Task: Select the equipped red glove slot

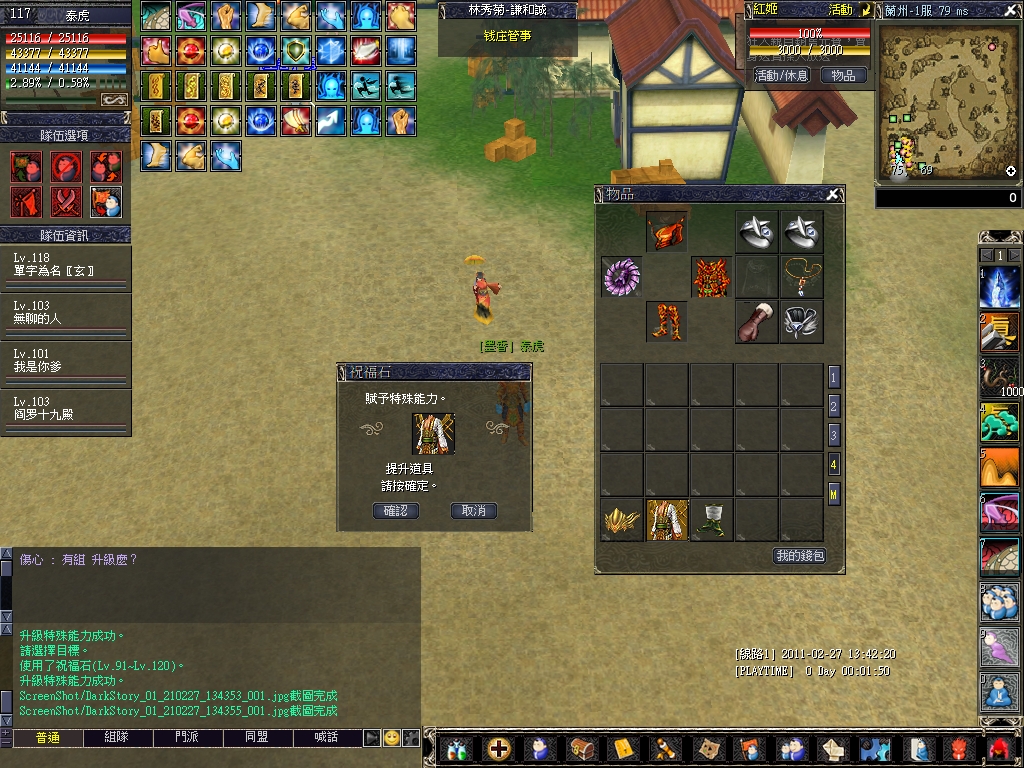Action: (x=756, y=322)
